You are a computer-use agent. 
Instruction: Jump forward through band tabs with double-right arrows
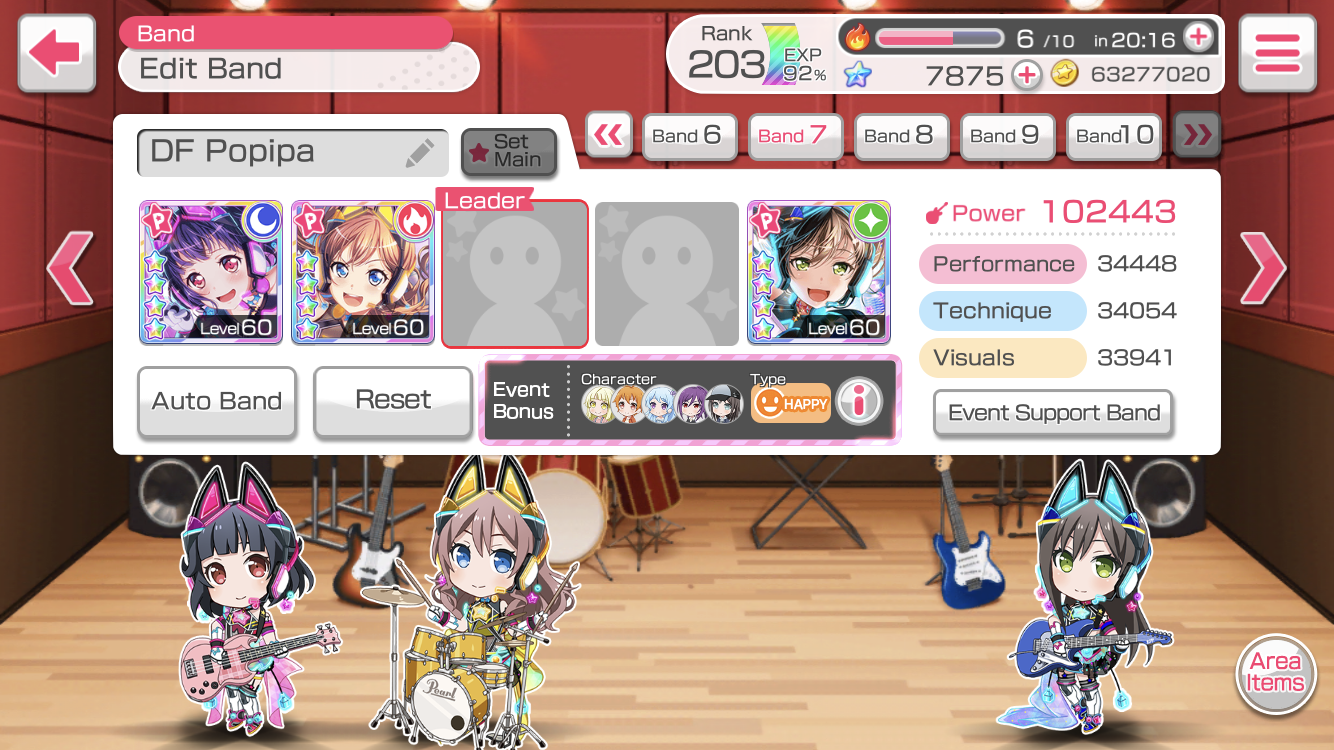(1196, 136)
